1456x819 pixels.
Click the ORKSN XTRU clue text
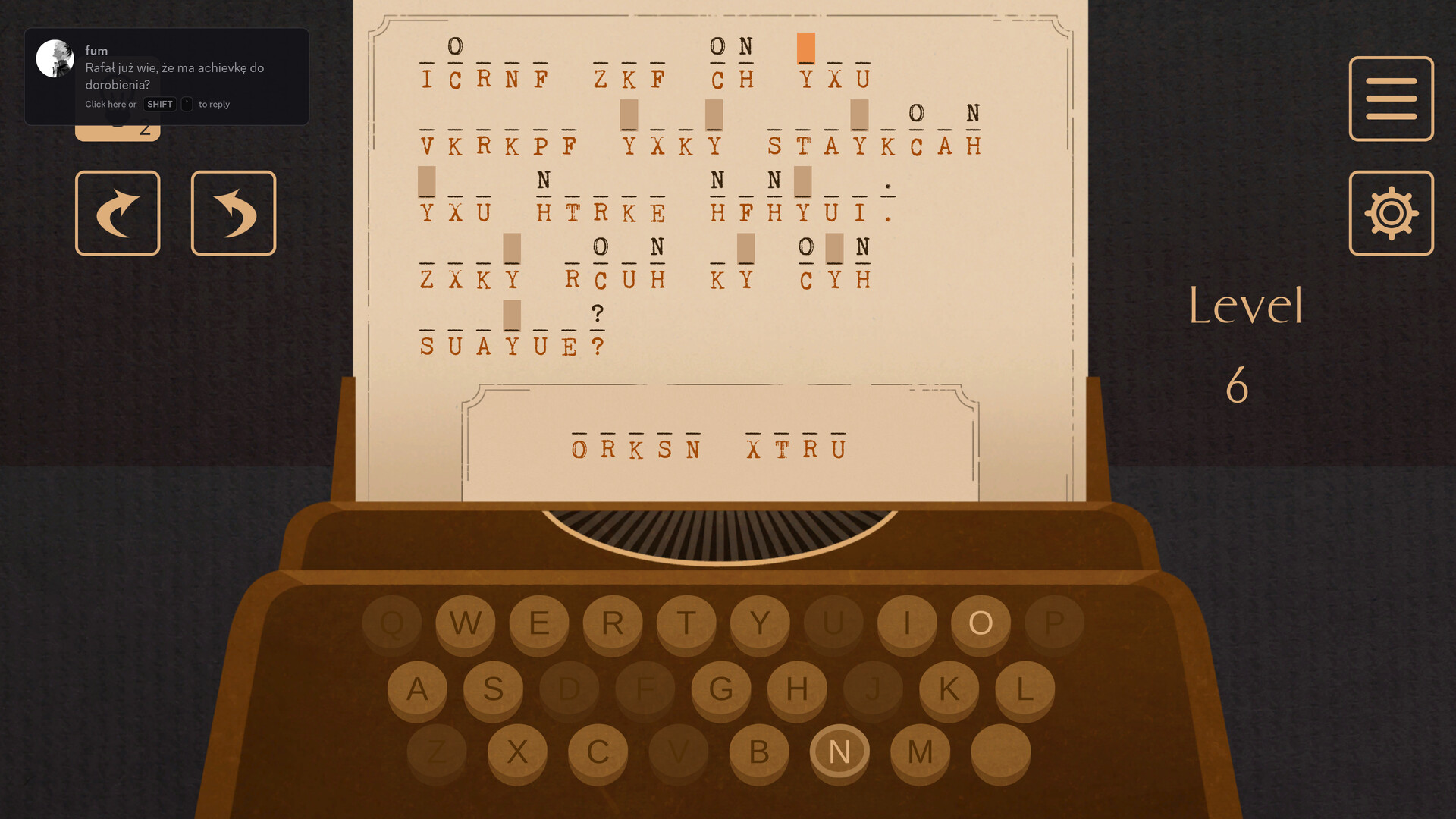click(708, 447)
